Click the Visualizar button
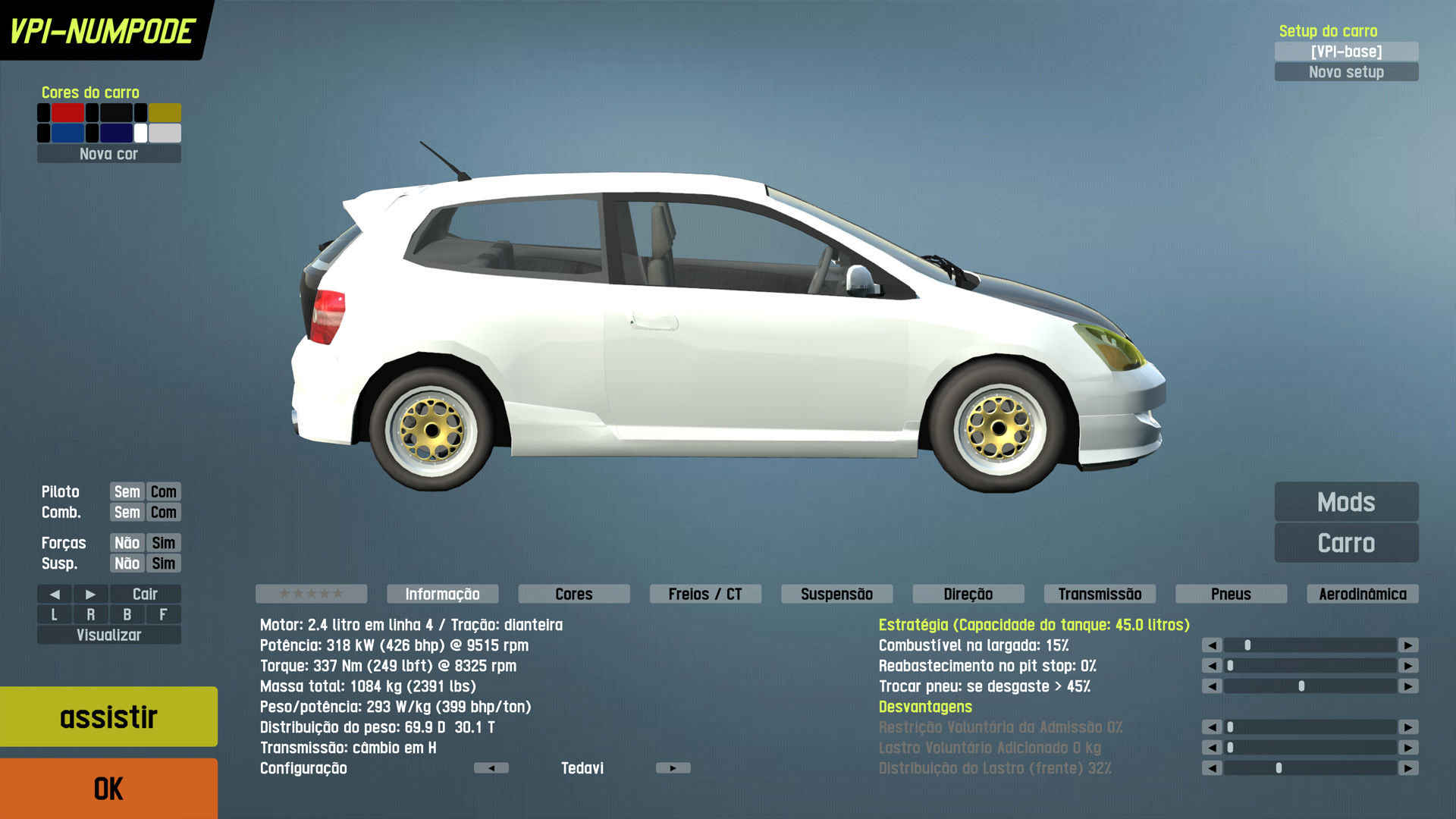This screenshot has width=1456, height=819. (108, 635)
